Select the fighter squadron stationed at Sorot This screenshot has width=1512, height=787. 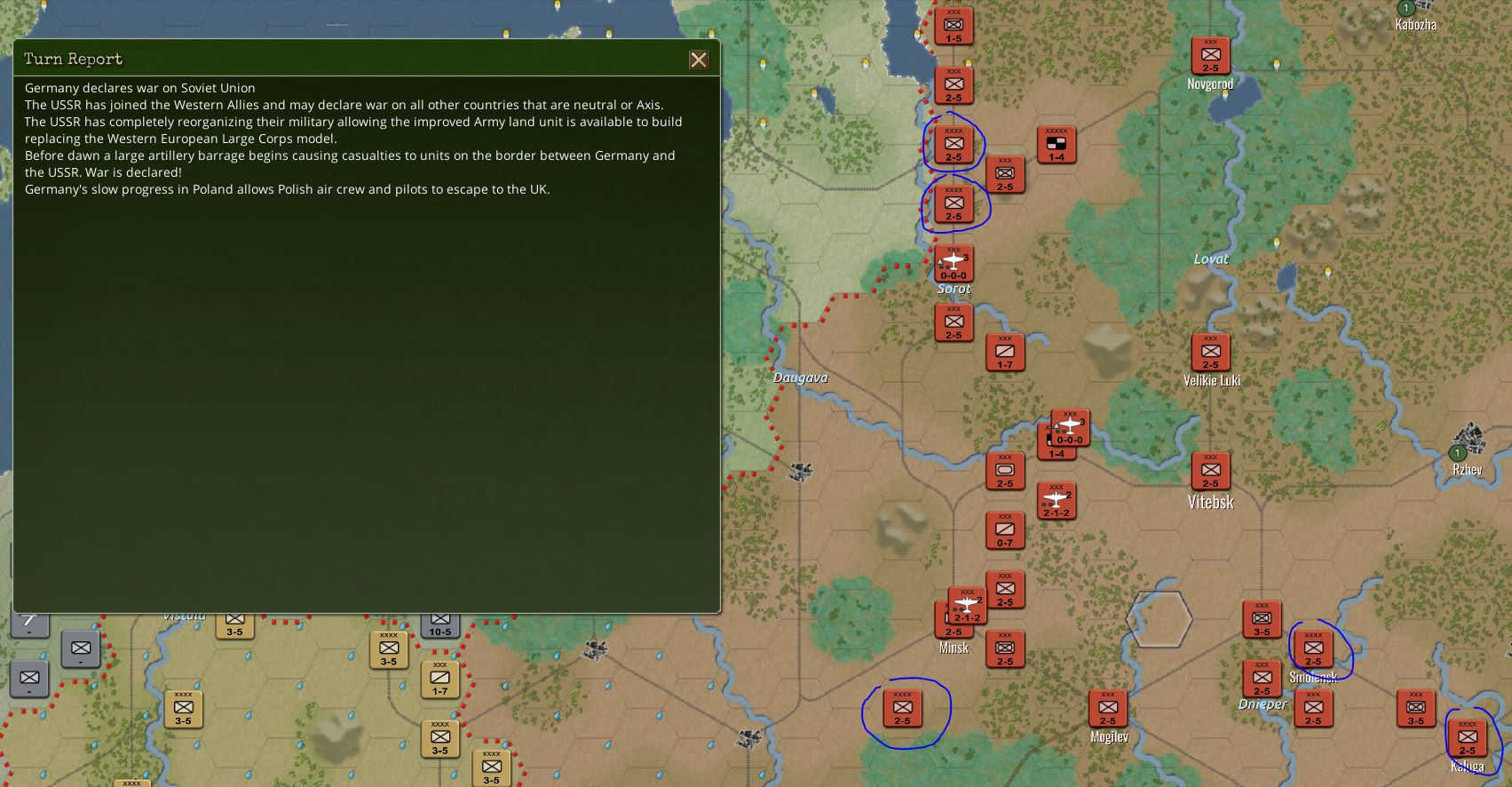953,263
